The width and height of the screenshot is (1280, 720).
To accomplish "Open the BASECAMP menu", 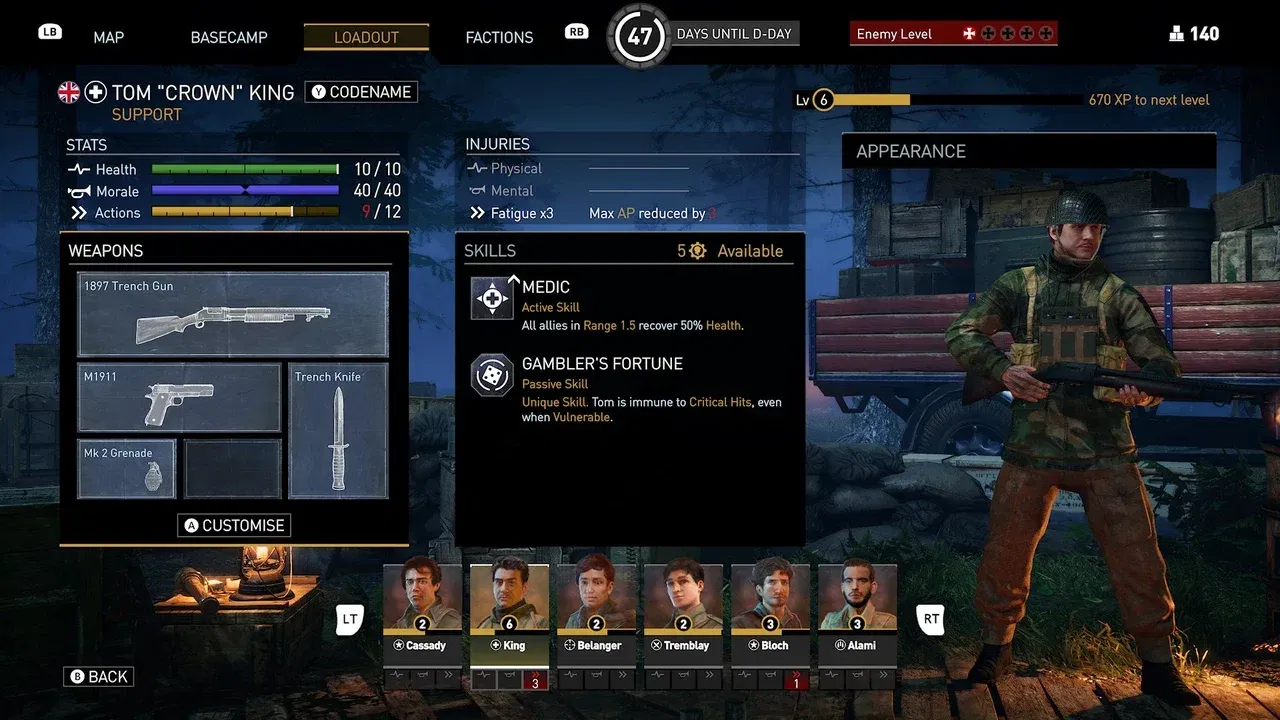I will (x=228, y=37).
